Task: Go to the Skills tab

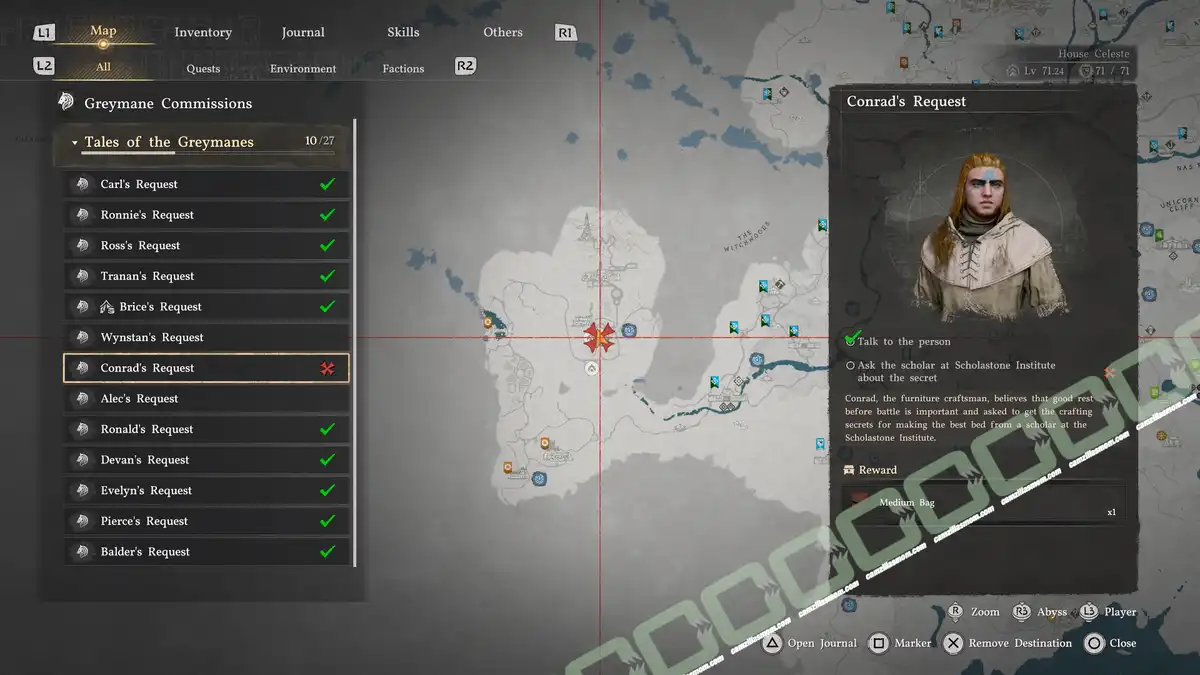Action: click(x=403, y=32)
